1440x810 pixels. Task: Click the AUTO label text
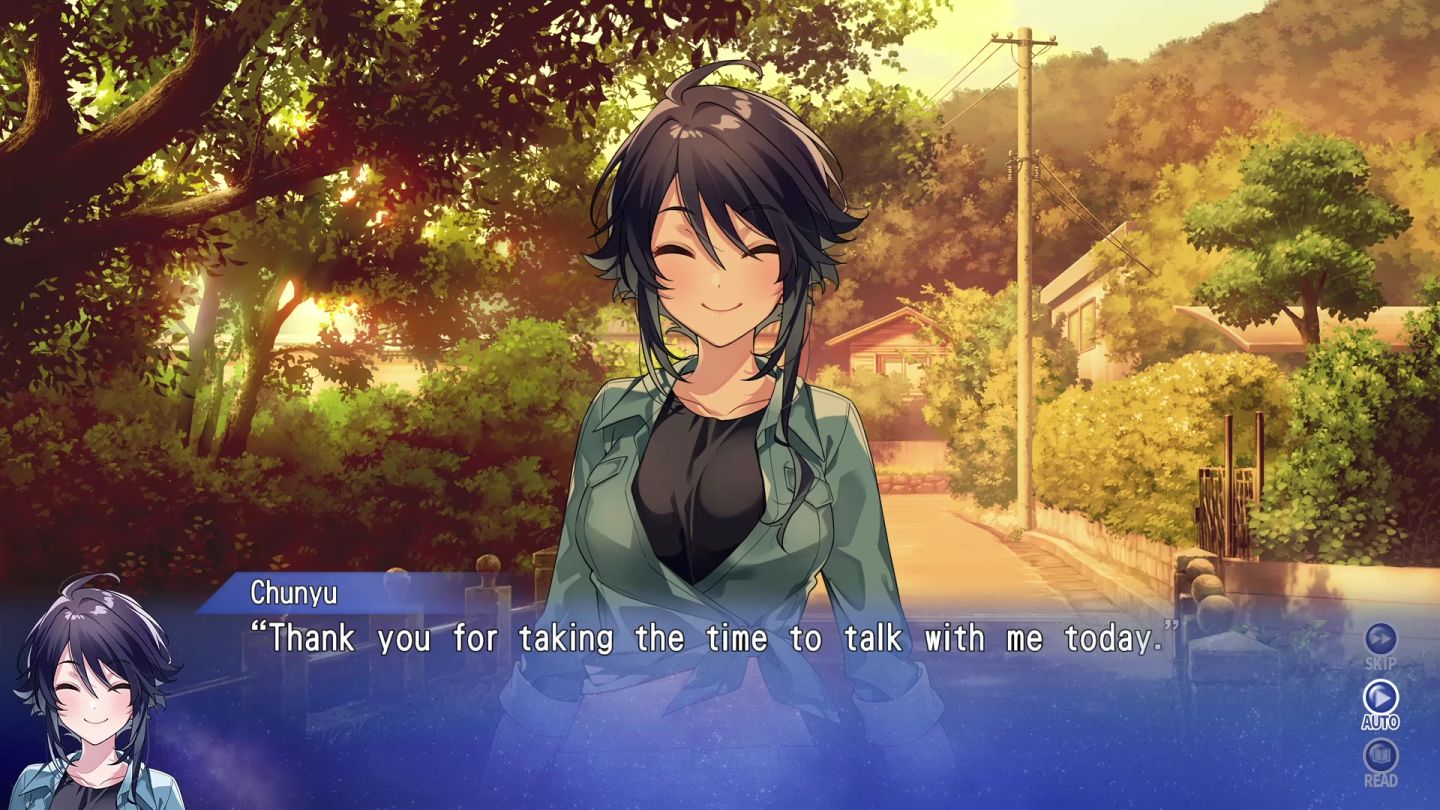click(x=1380, y=719)
